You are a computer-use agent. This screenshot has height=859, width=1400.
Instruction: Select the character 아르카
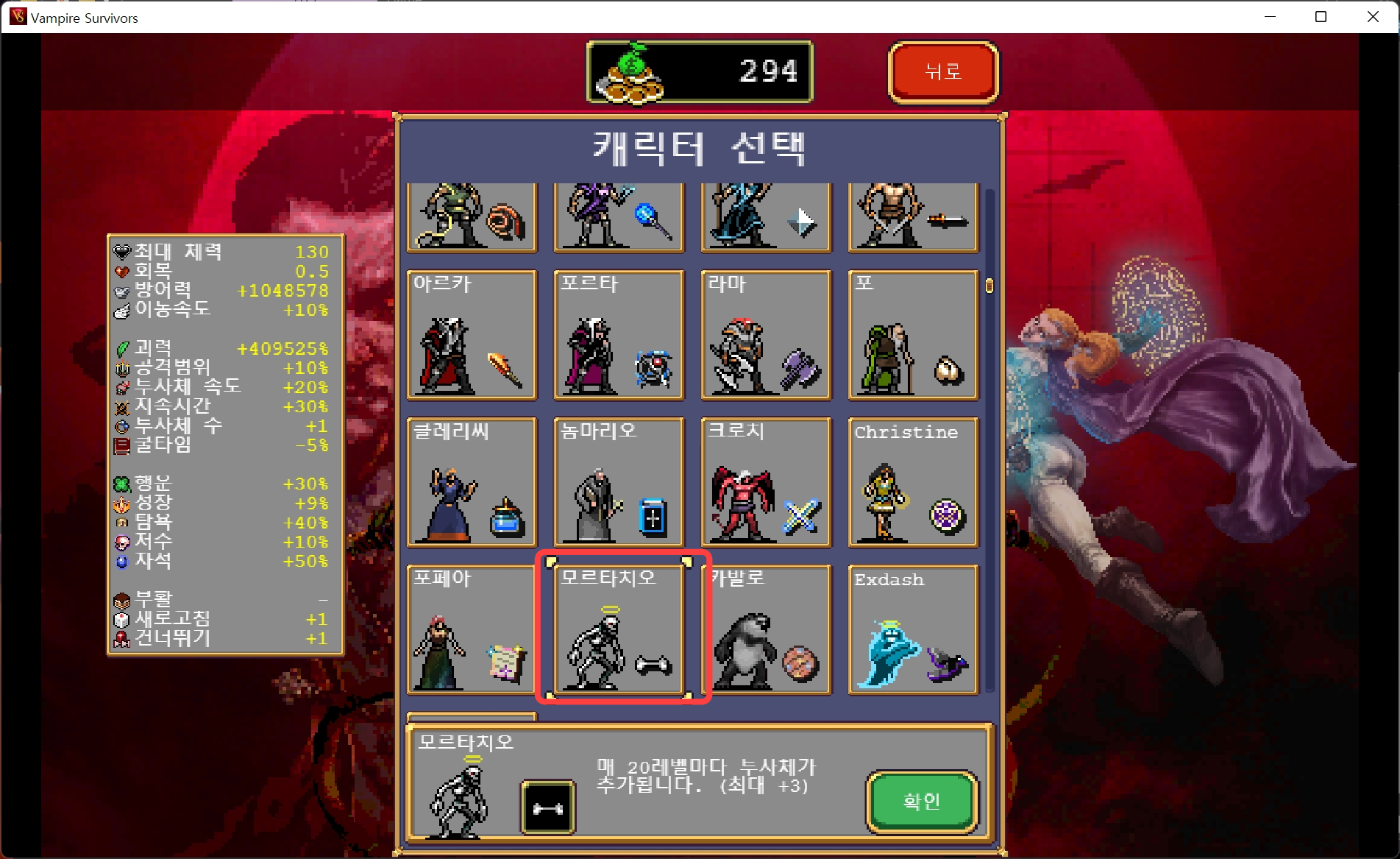tap(472, 336)
